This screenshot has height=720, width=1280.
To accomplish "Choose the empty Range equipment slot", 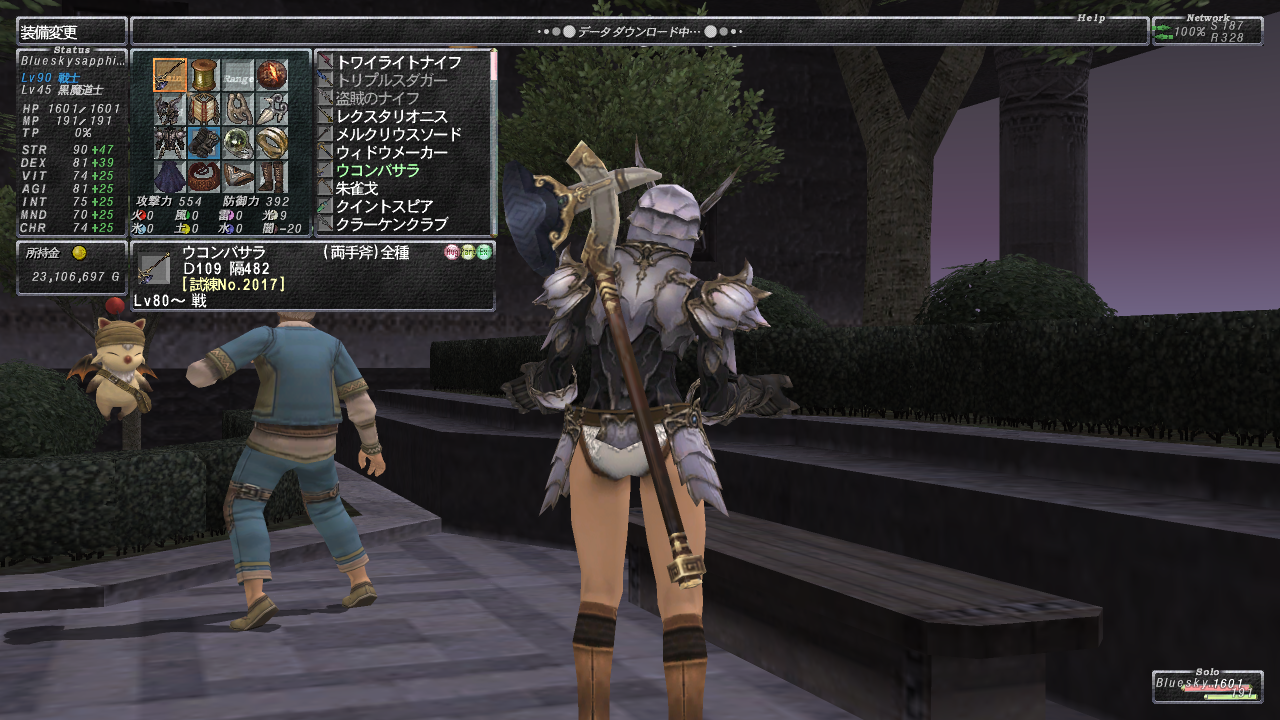I will tap(237, 76).
